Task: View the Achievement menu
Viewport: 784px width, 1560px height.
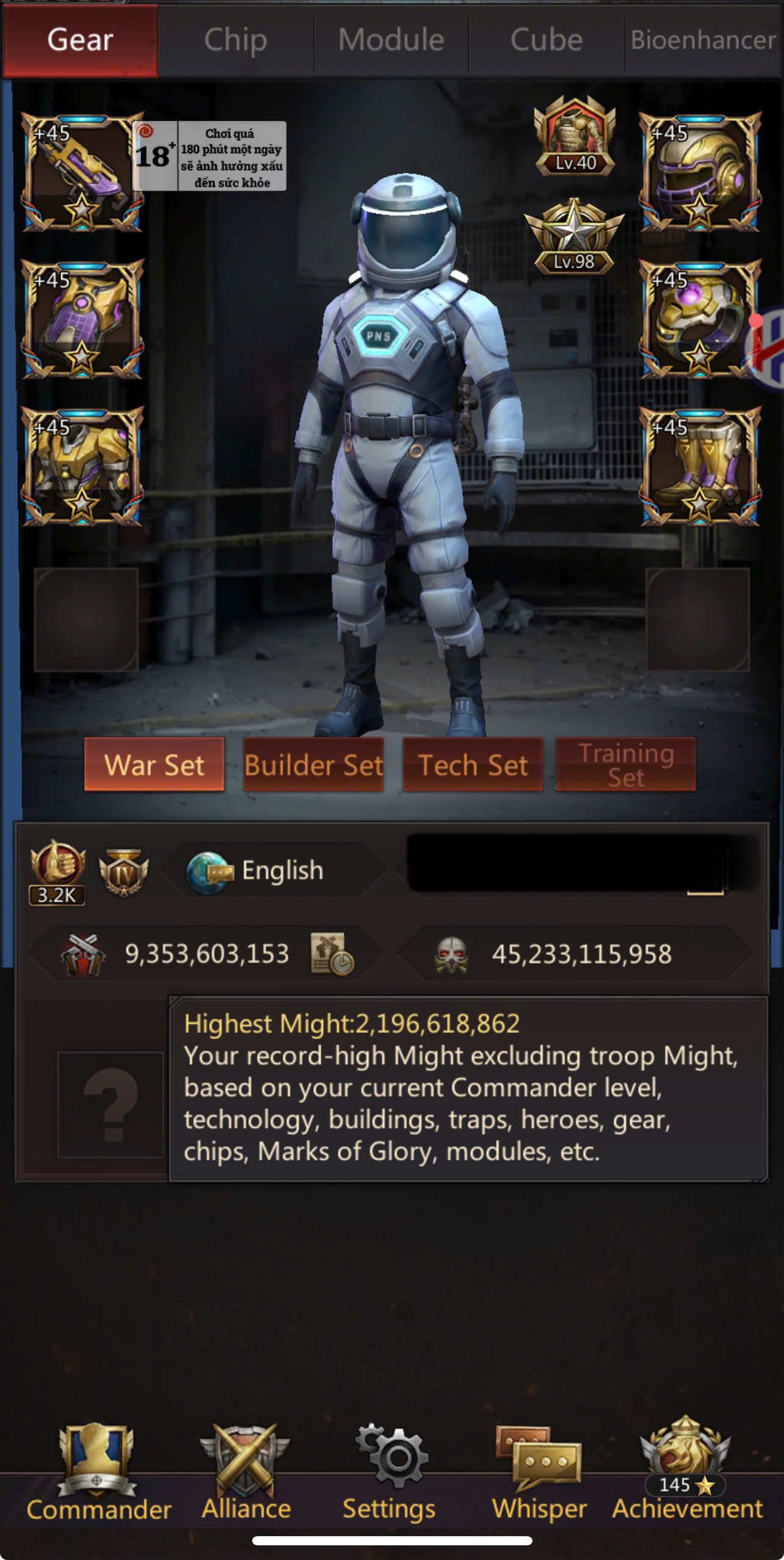Action: (x=687, y=1473)
